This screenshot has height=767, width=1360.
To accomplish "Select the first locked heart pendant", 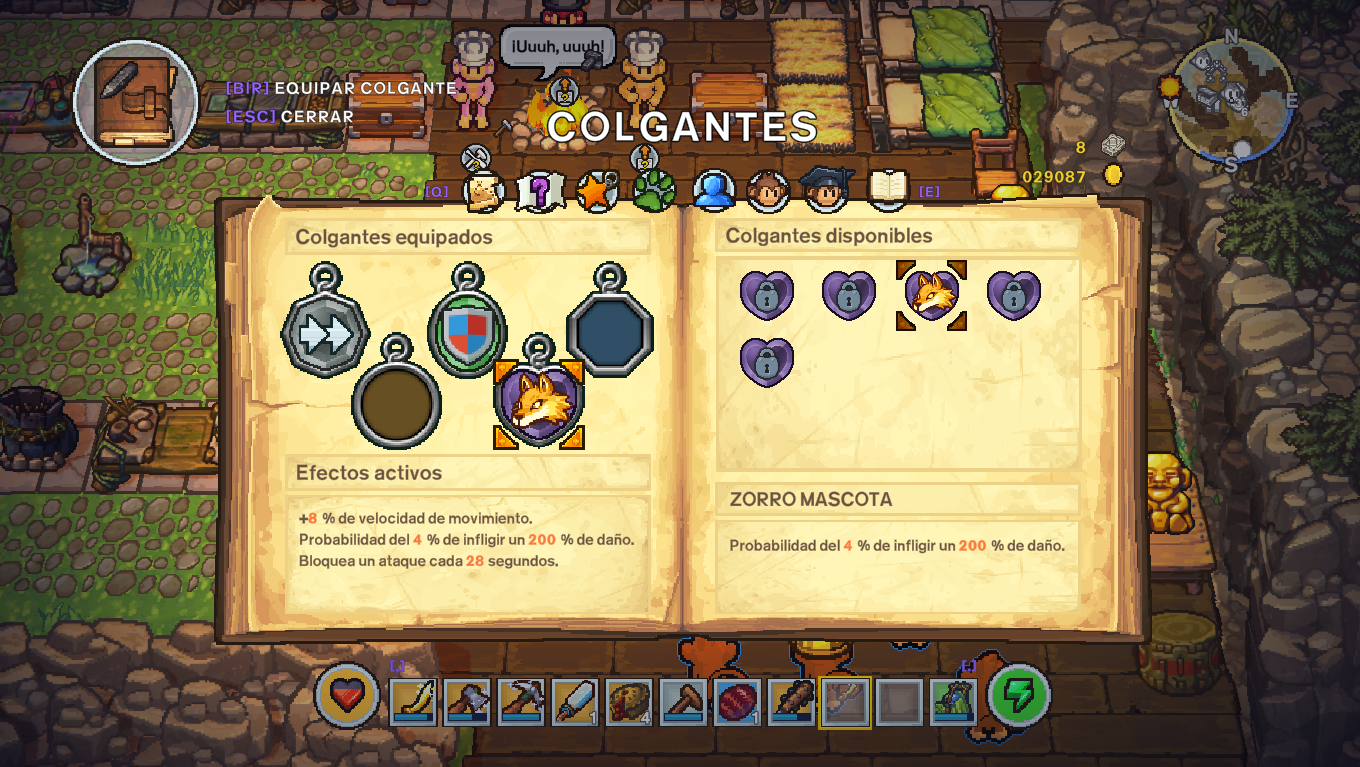I will 765,293.
